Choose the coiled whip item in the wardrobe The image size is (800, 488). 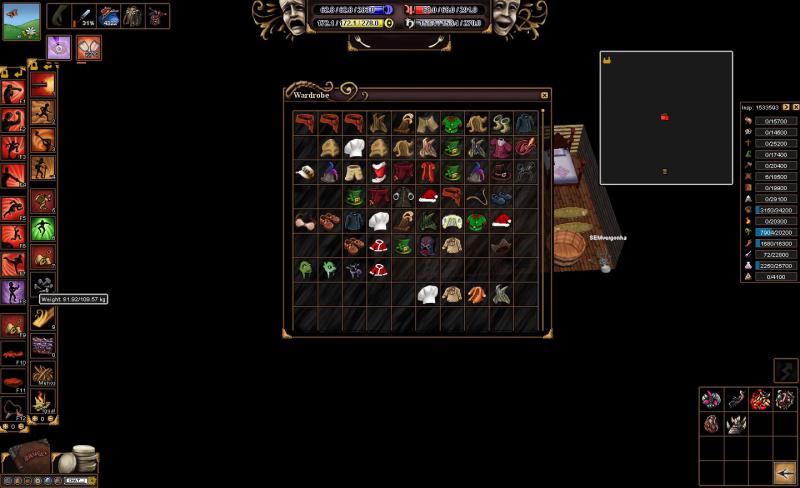pos(477,196)
